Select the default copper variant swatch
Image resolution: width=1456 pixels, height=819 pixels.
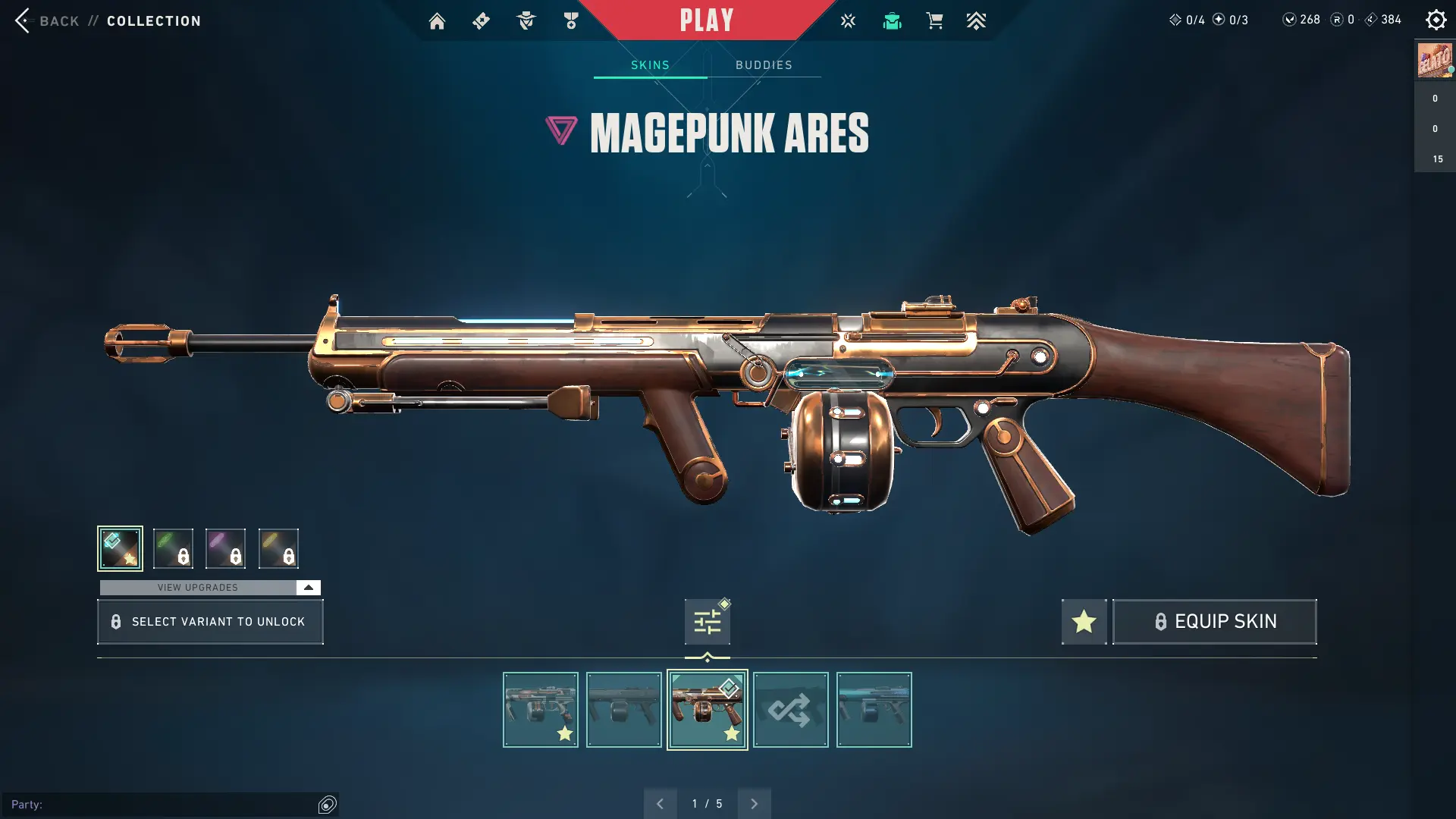coord(120,548)
